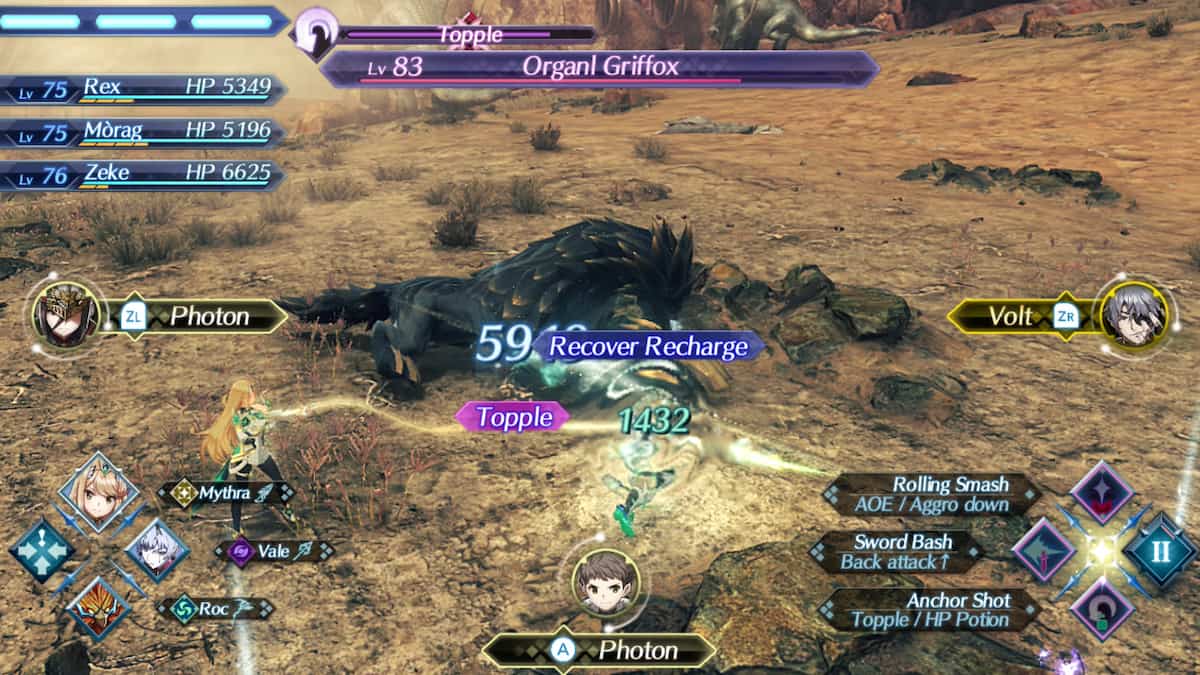This screenshot has width=1200, height=675.
Task: Choose the Roc blade portrait
Action: pyautogui.click(x=98, y=607)
